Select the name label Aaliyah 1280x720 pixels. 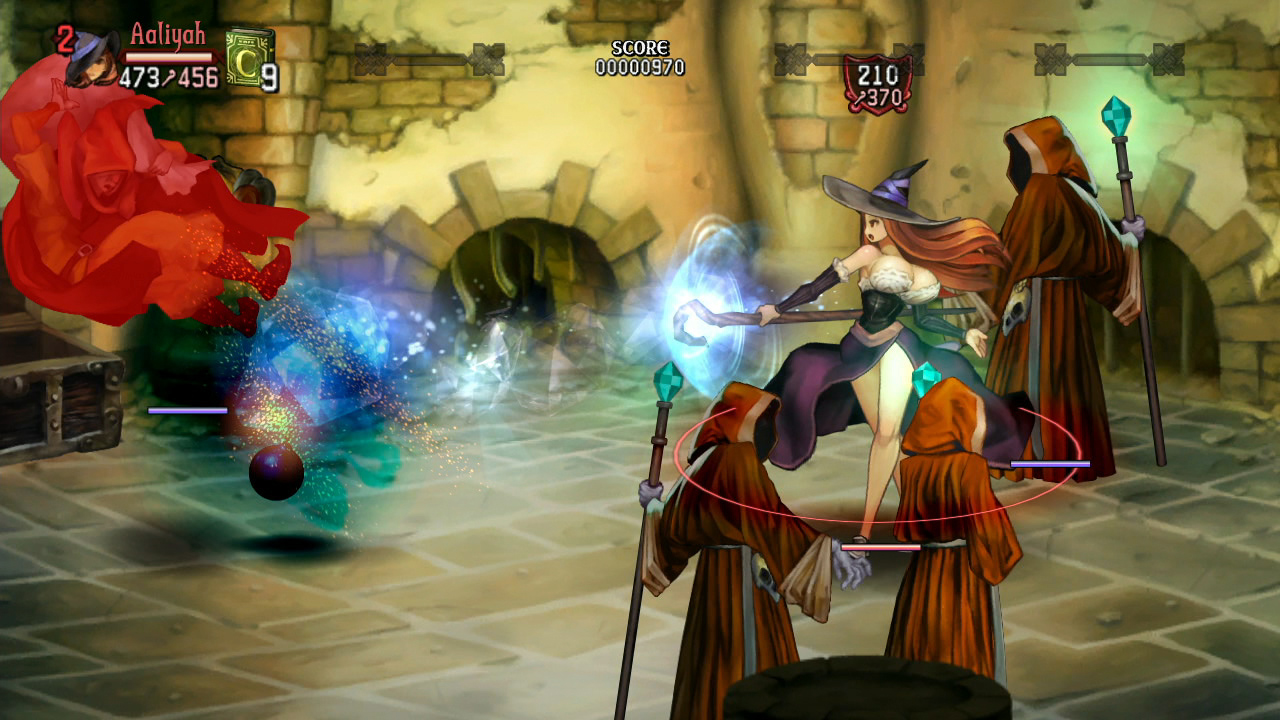167,34
